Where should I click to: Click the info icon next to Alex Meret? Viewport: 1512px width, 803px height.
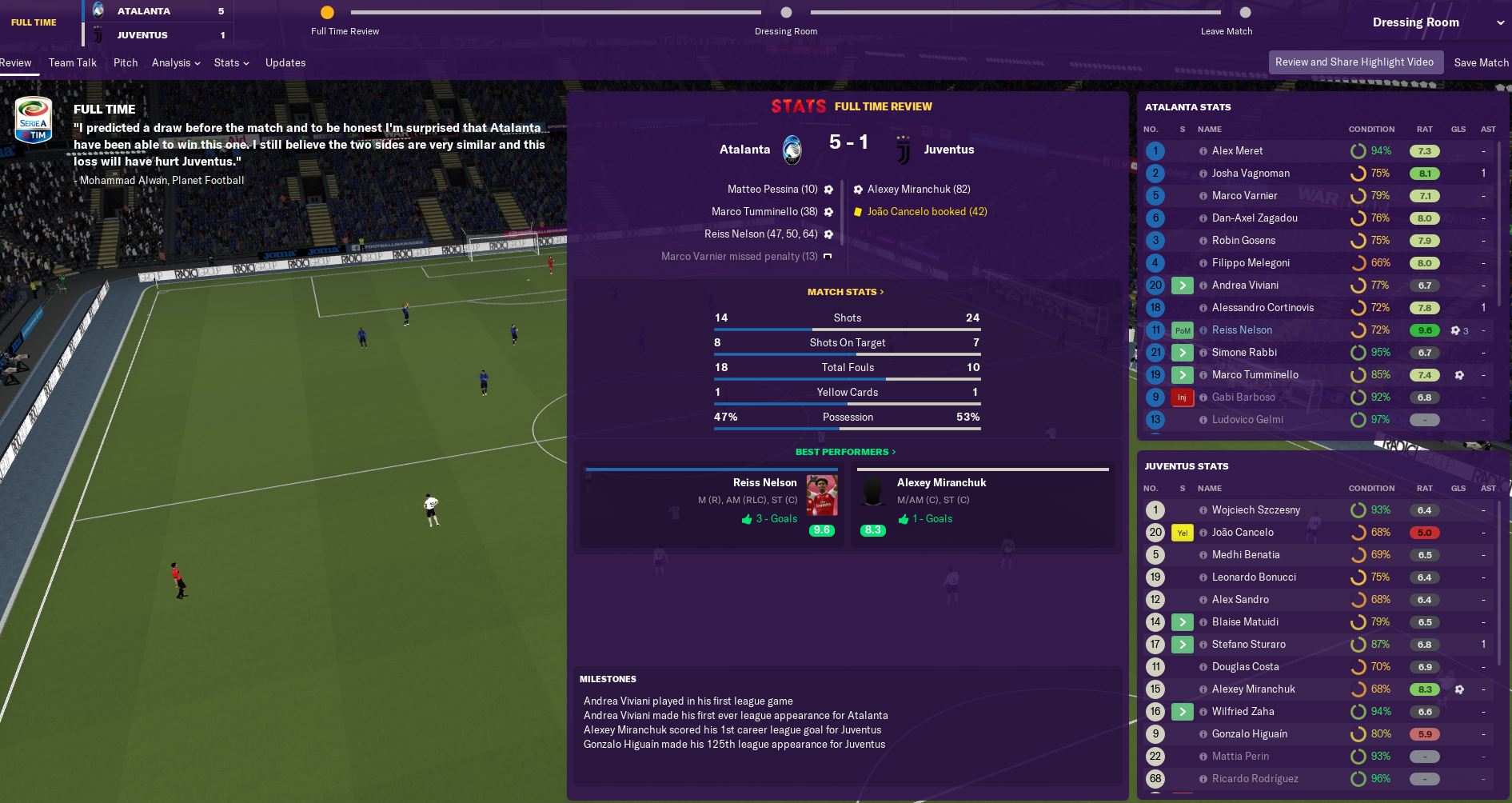click(1205, 150)
